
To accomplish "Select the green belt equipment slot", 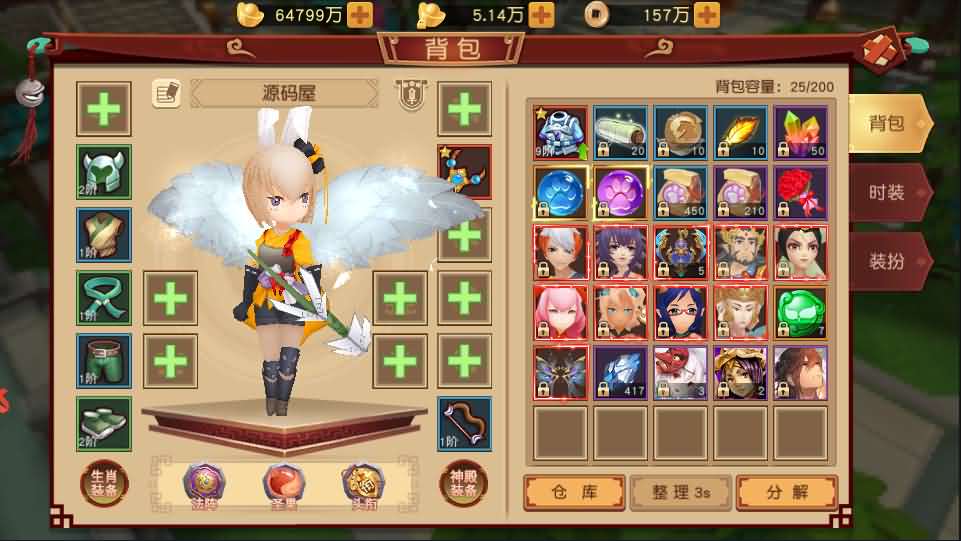I will 104,298.
